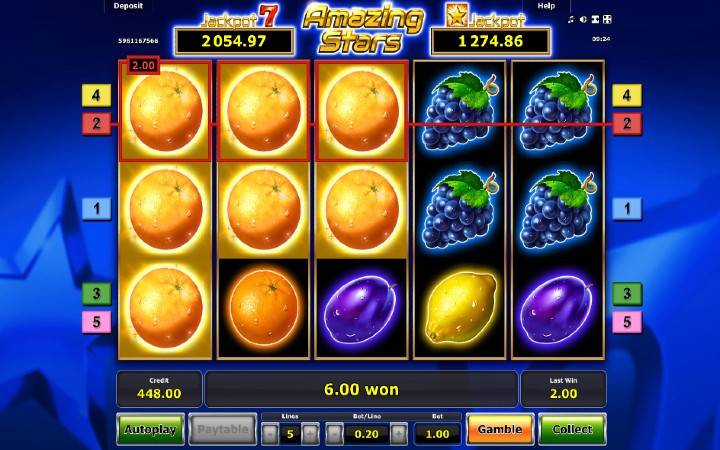Collect the 6.00 win
Screen dimensions: 720x450
pyautogui.click(x=572, y=430)
